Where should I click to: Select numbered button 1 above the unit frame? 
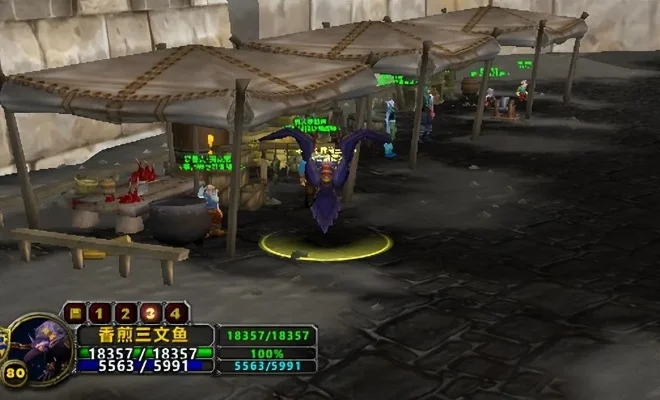coord(99,313)
